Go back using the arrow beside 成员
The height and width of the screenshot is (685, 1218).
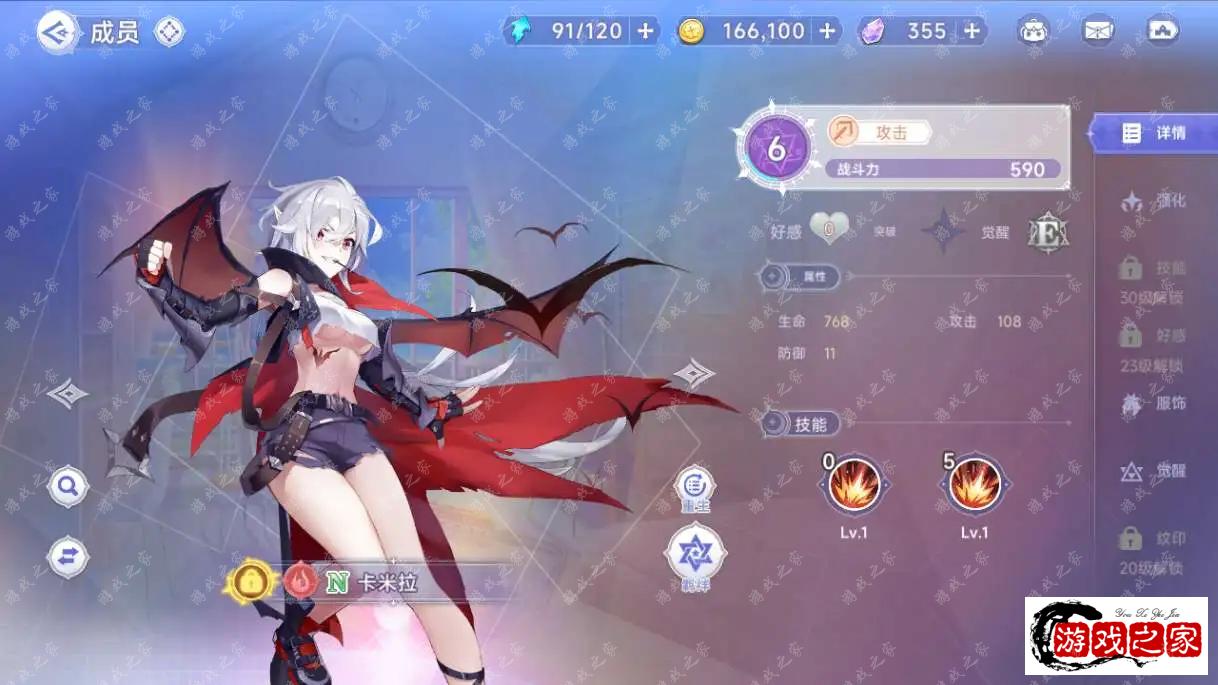[x=58, y=33]
